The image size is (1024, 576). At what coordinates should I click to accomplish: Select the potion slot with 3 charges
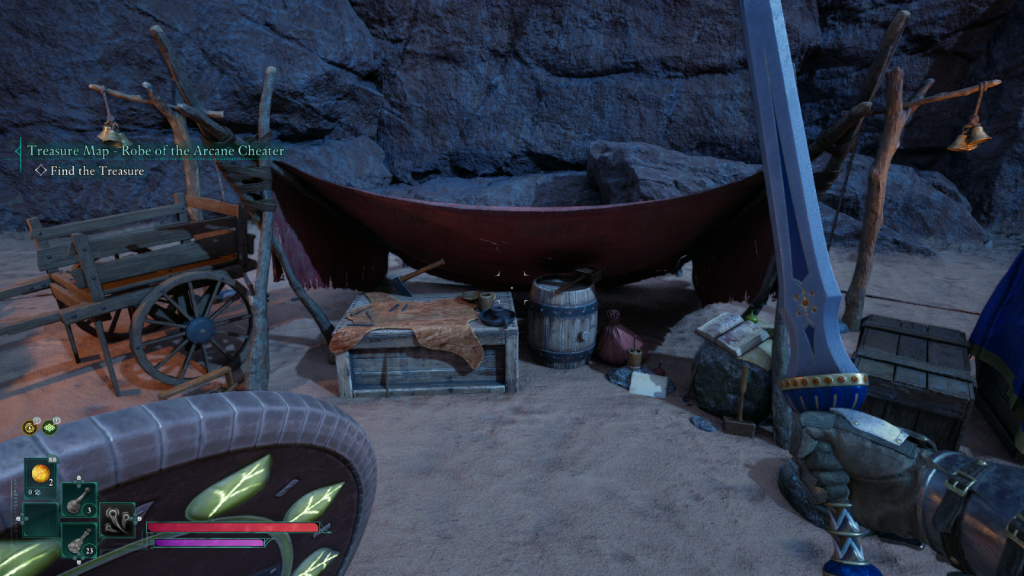[x=79, y=499]
